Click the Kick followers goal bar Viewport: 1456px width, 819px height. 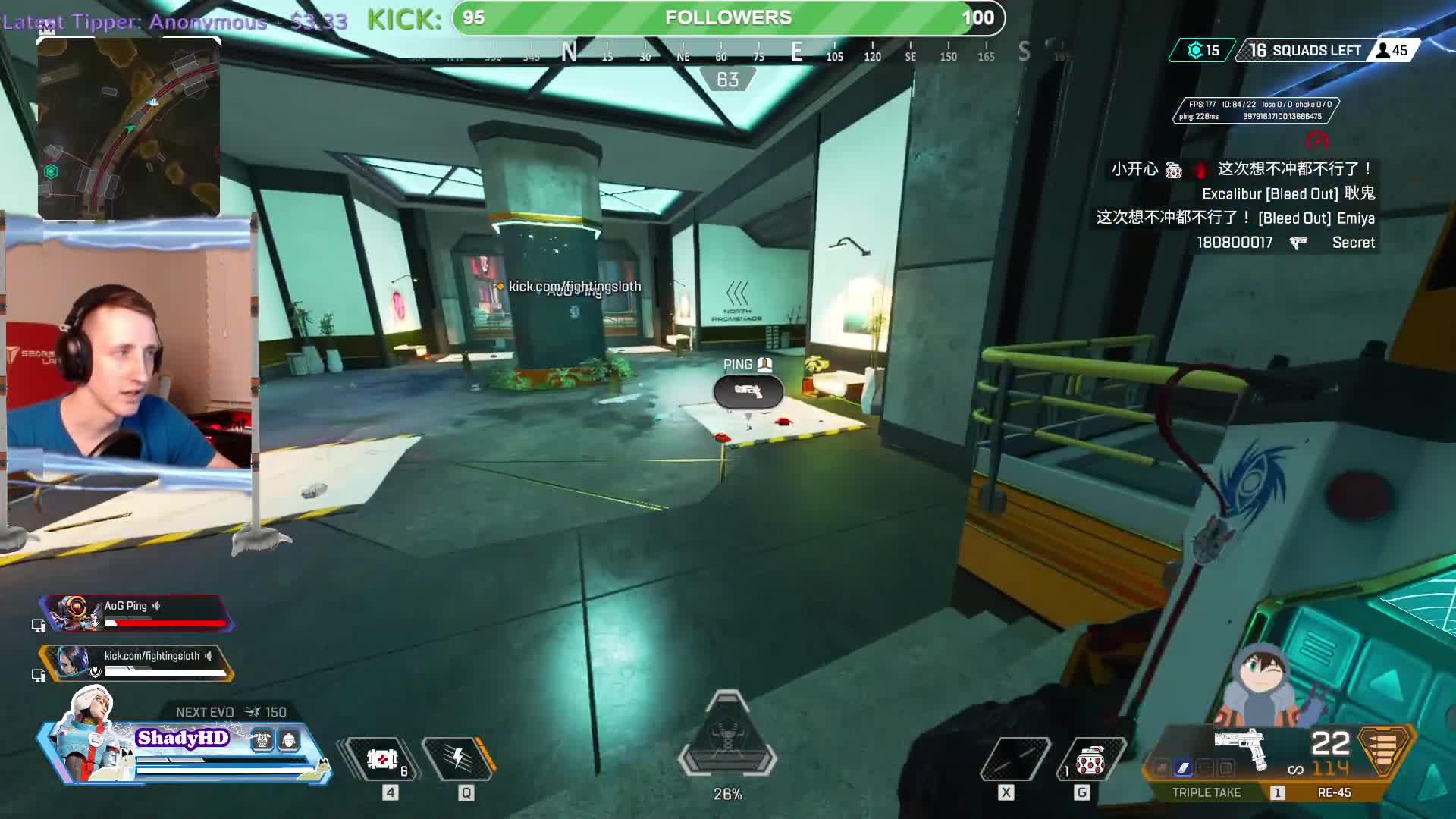(728, 18)
